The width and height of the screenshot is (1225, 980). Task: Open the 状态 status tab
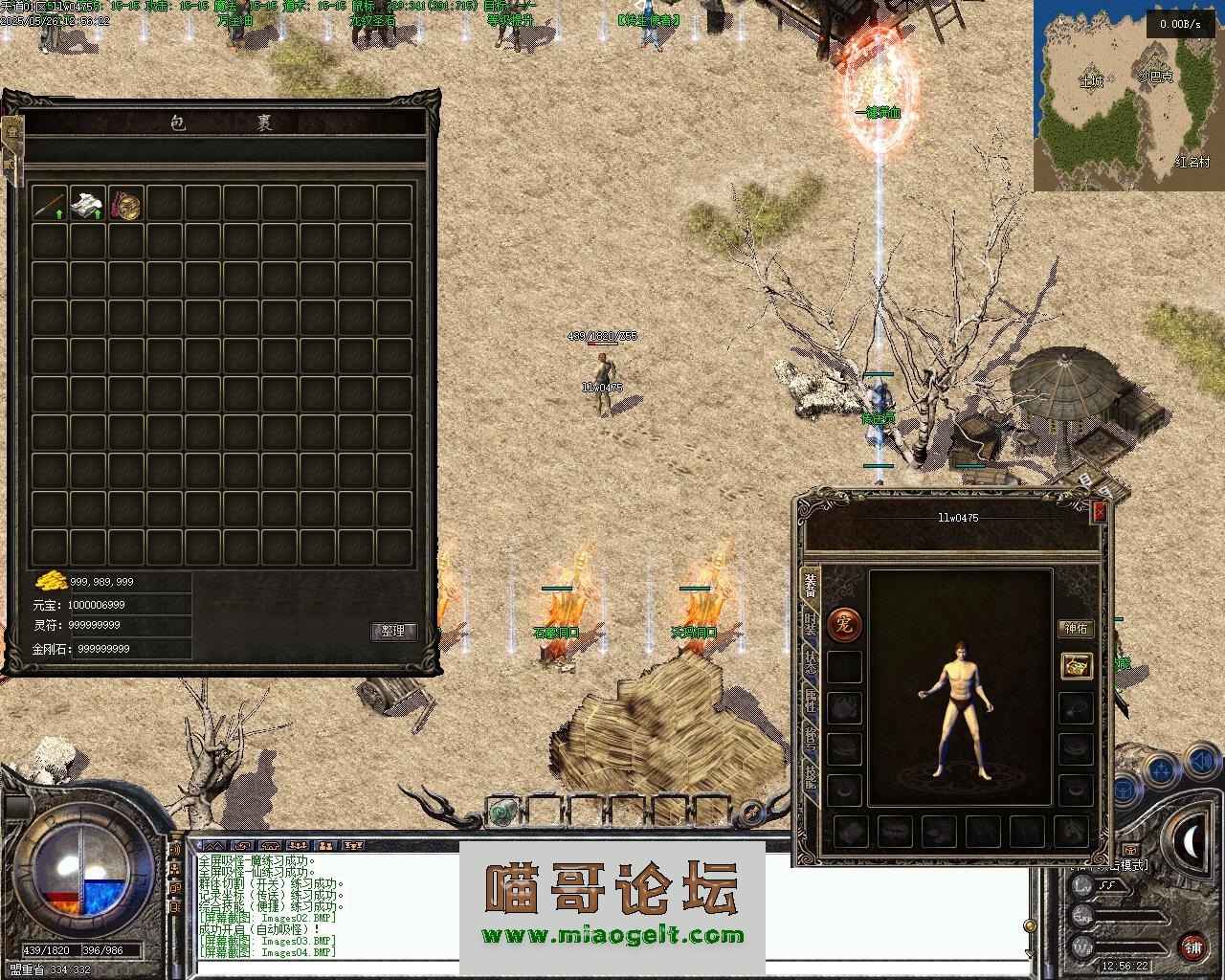811,663
